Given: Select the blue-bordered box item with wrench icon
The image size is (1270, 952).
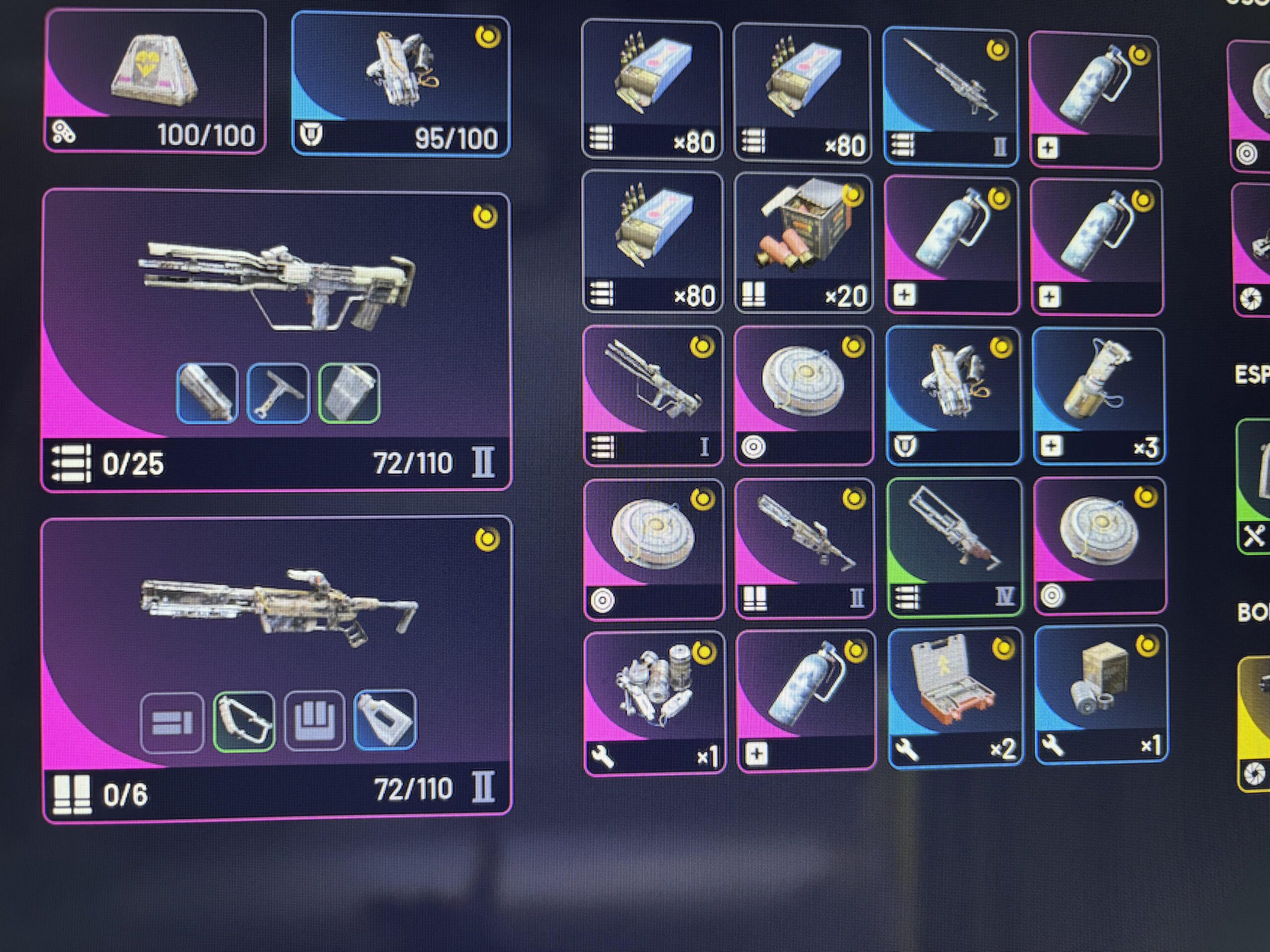Looking at the screenshot, I should pos(1101,694).
